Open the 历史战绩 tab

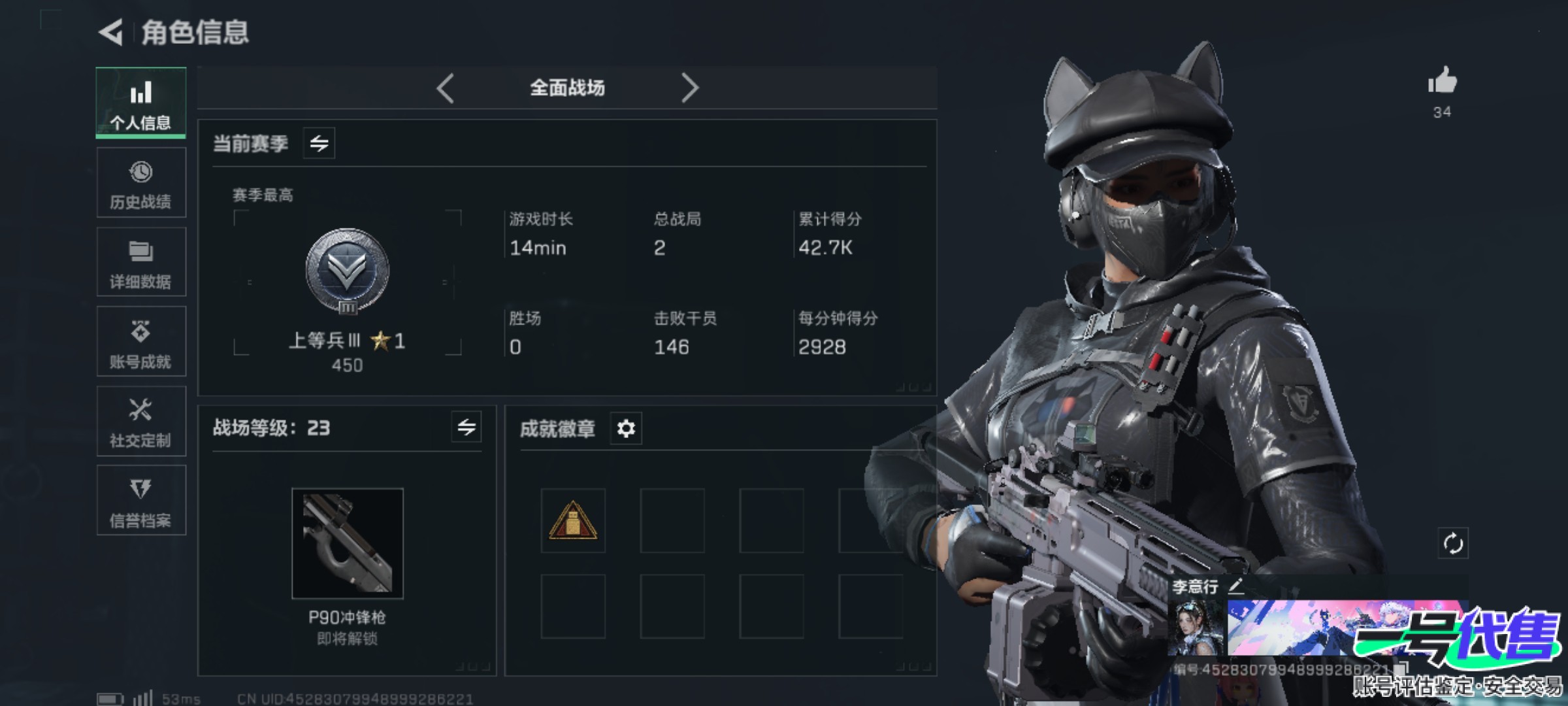pyautogui.click(x=140, y=183)
